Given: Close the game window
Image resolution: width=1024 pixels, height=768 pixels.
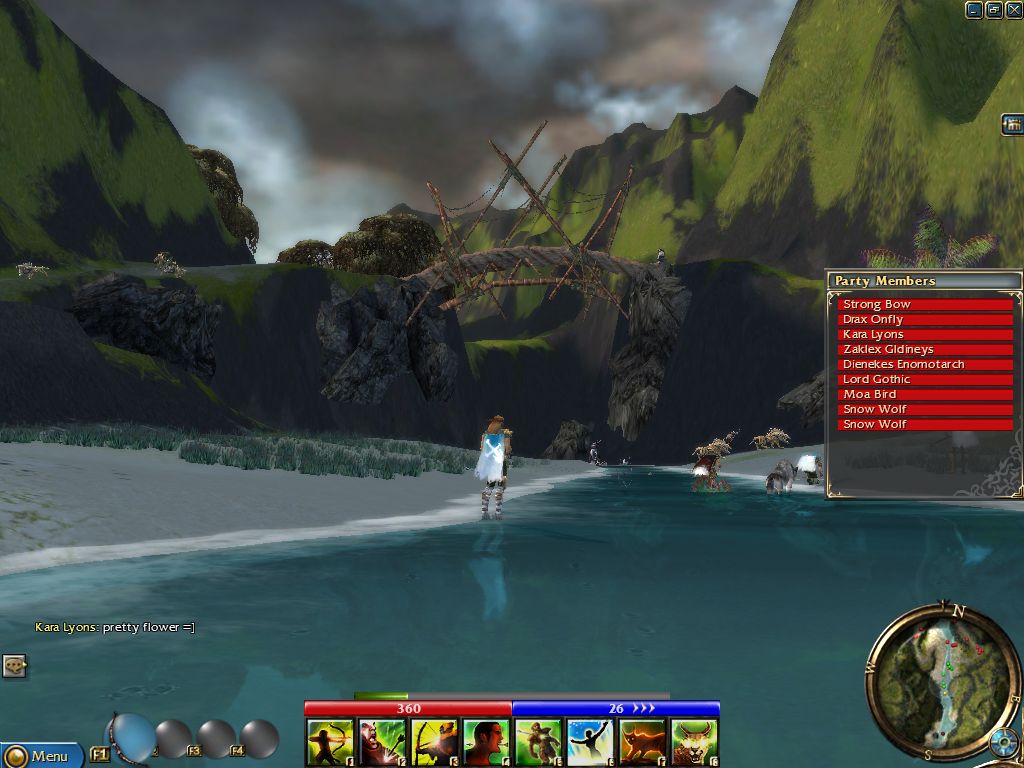Looking at the screenshot, I should [1013, 10].
